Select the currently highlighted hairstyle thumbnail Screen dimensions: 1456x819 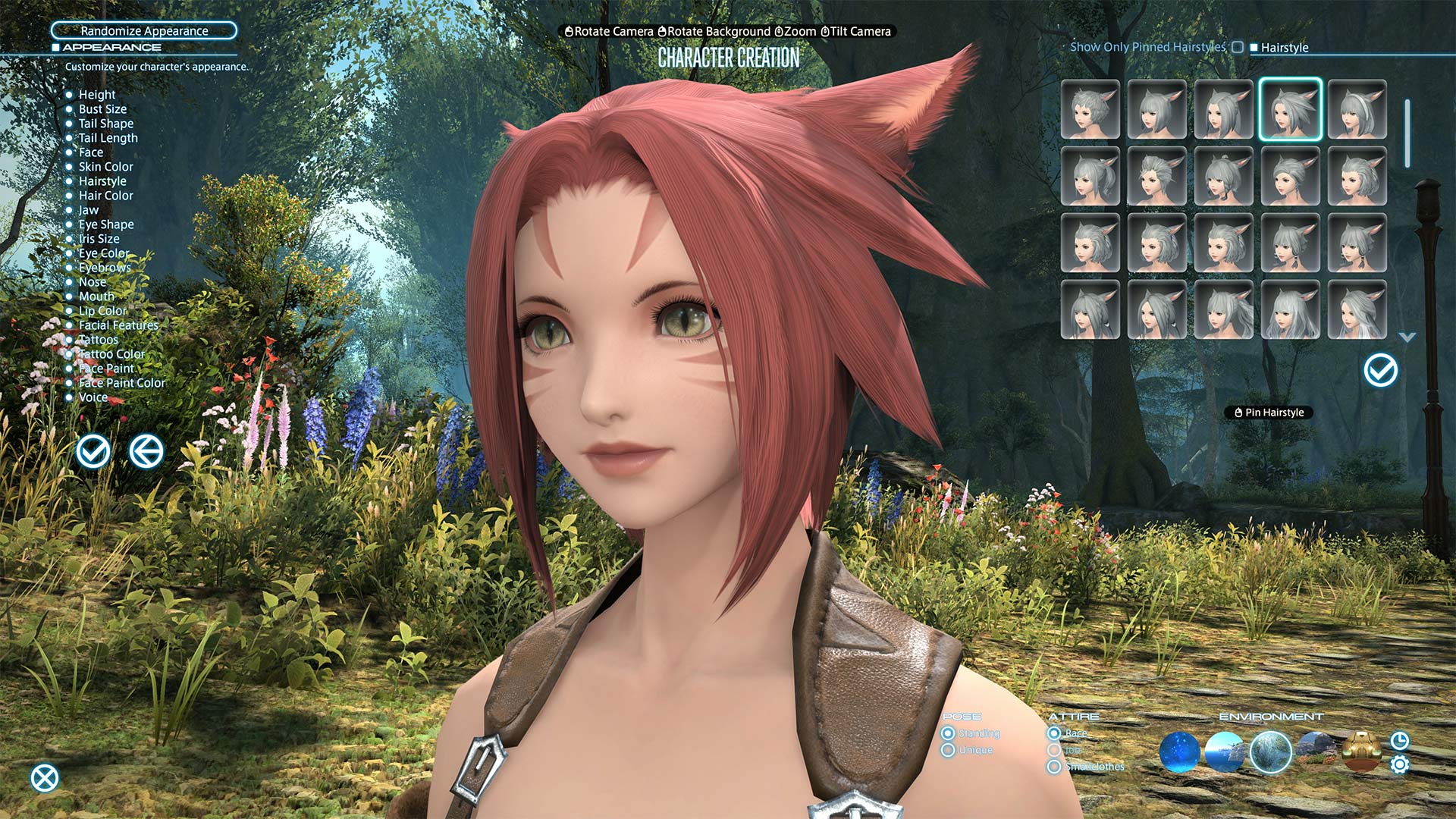click(x=1290, y=110)
